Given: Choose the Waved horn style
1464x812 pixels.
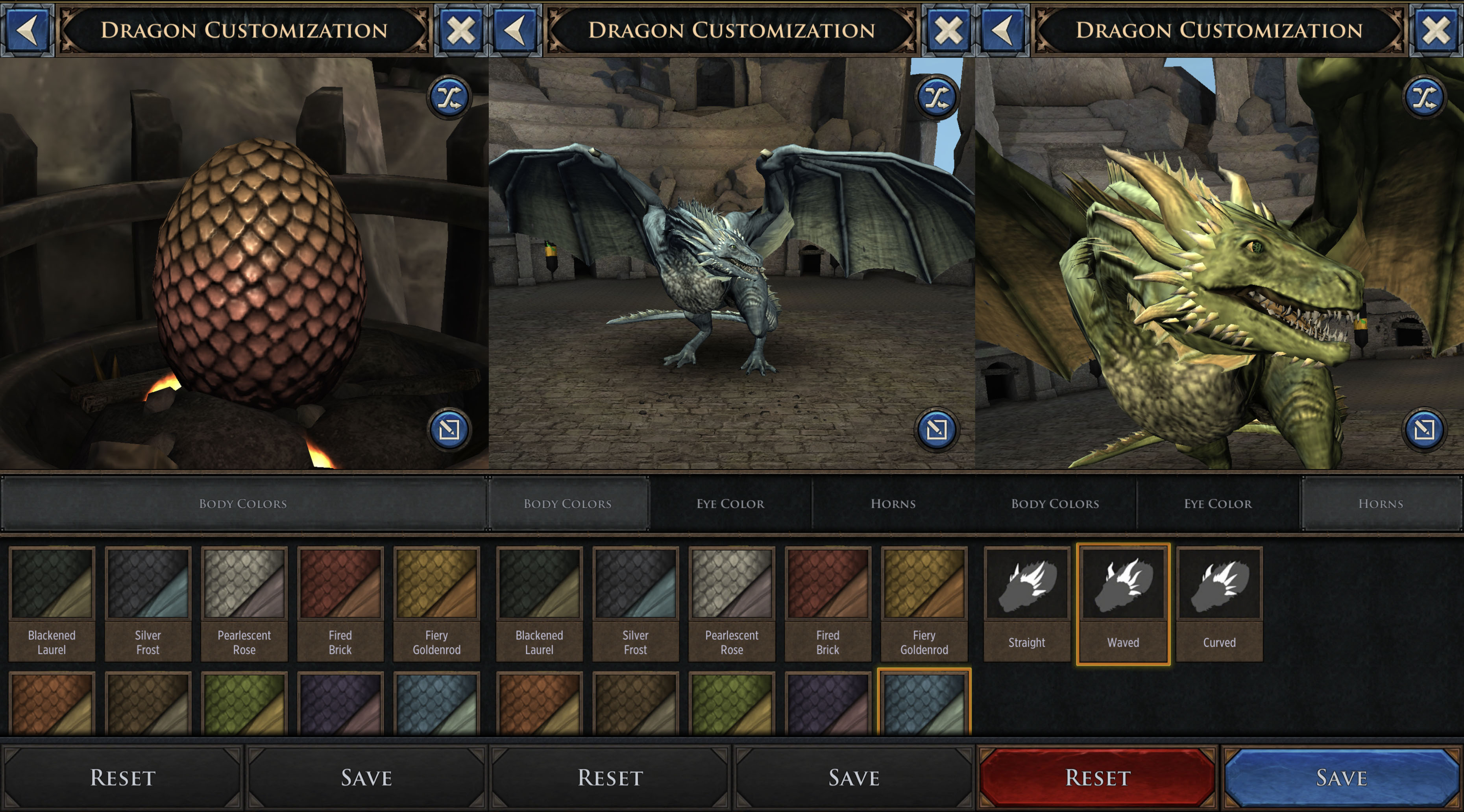Looking at the screenshot, I should tap(1123, 603).
